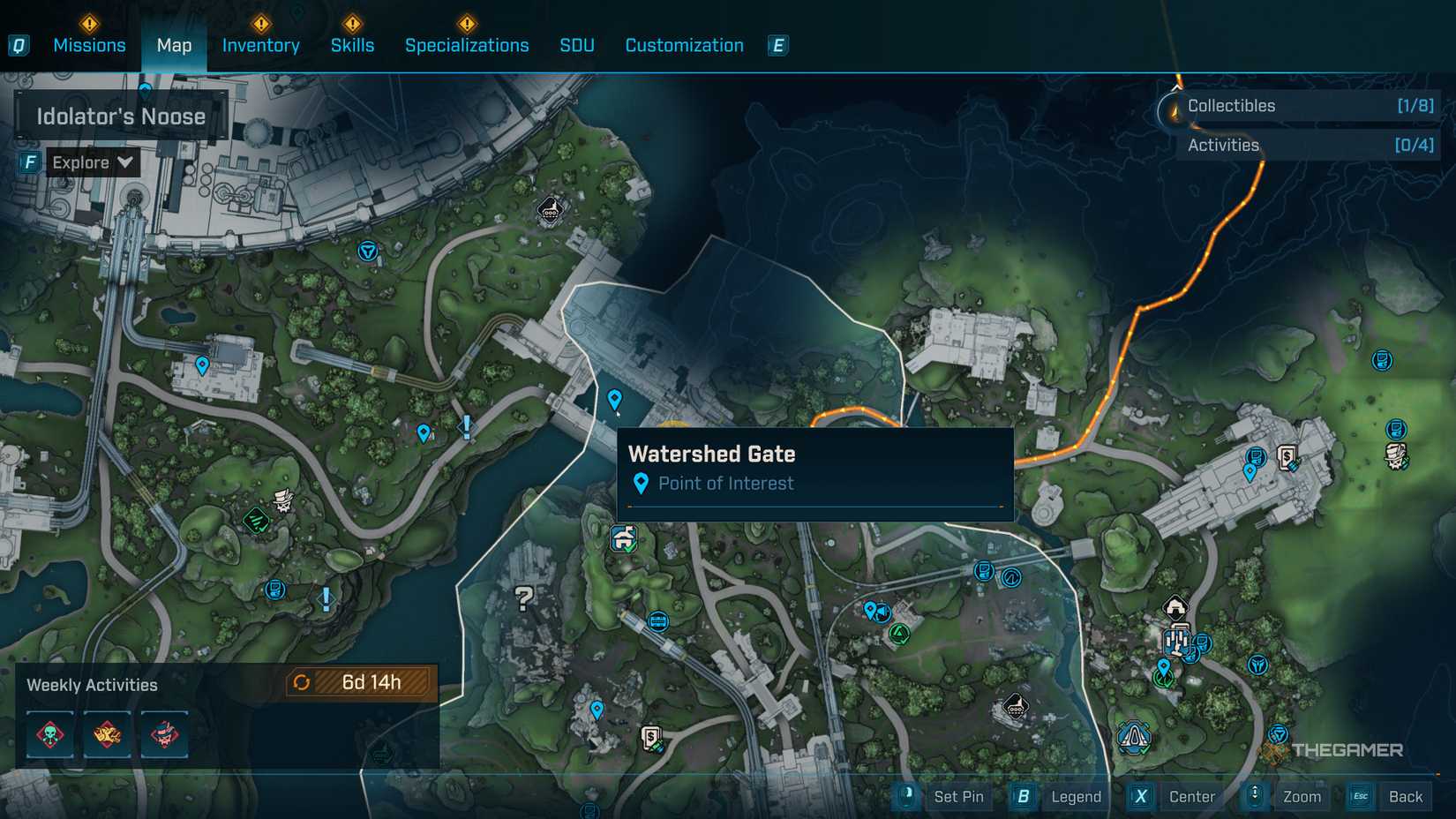Open the map Legend
The image size is (1456, 819).
pyautogui.click(x=1076, y=796)
